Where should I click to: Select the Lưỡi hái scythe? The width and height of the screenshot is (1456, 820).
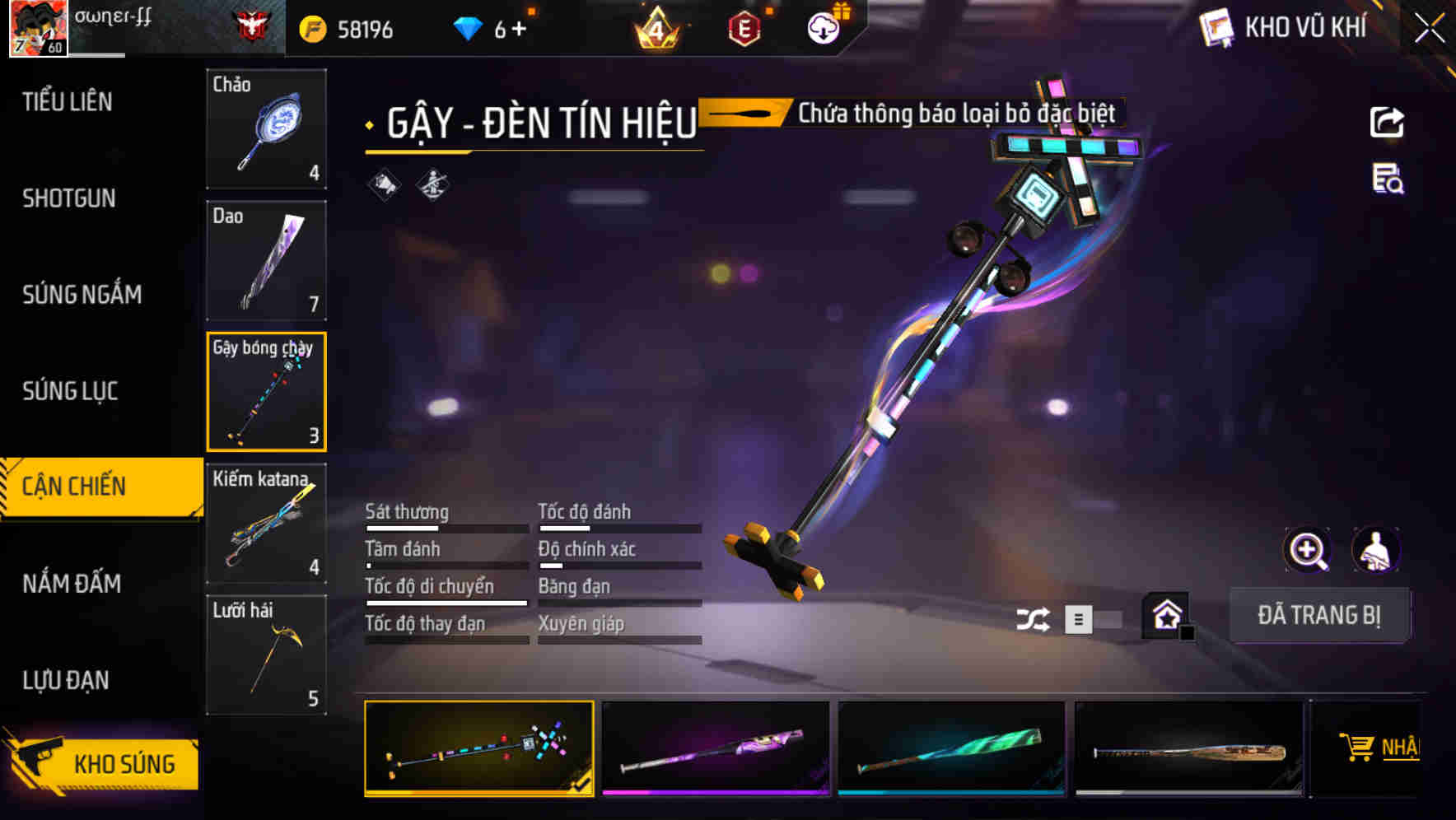click(266, 655)
